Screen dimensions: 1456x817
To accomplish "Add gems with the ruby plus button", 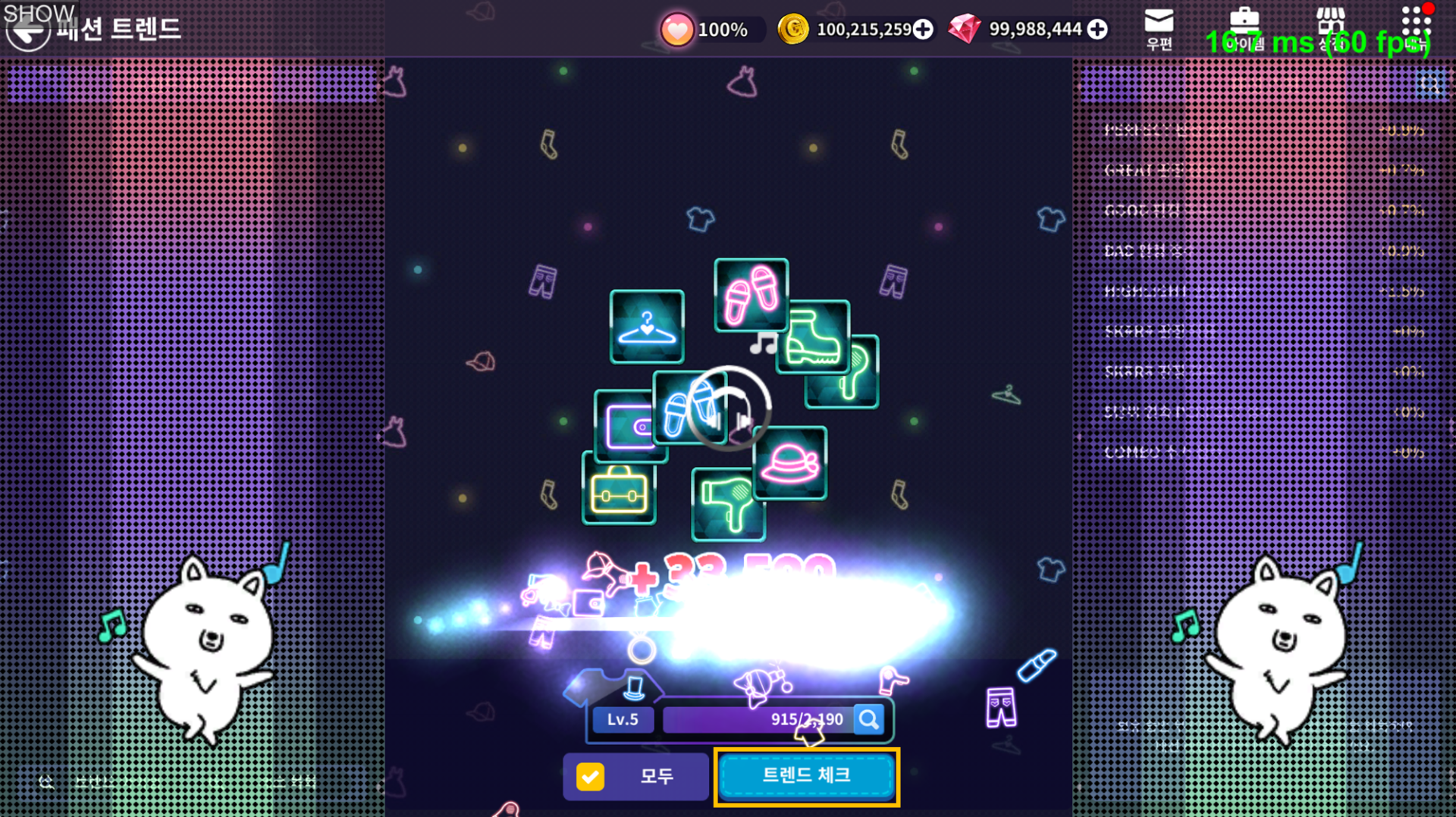I will point(1097,30).
